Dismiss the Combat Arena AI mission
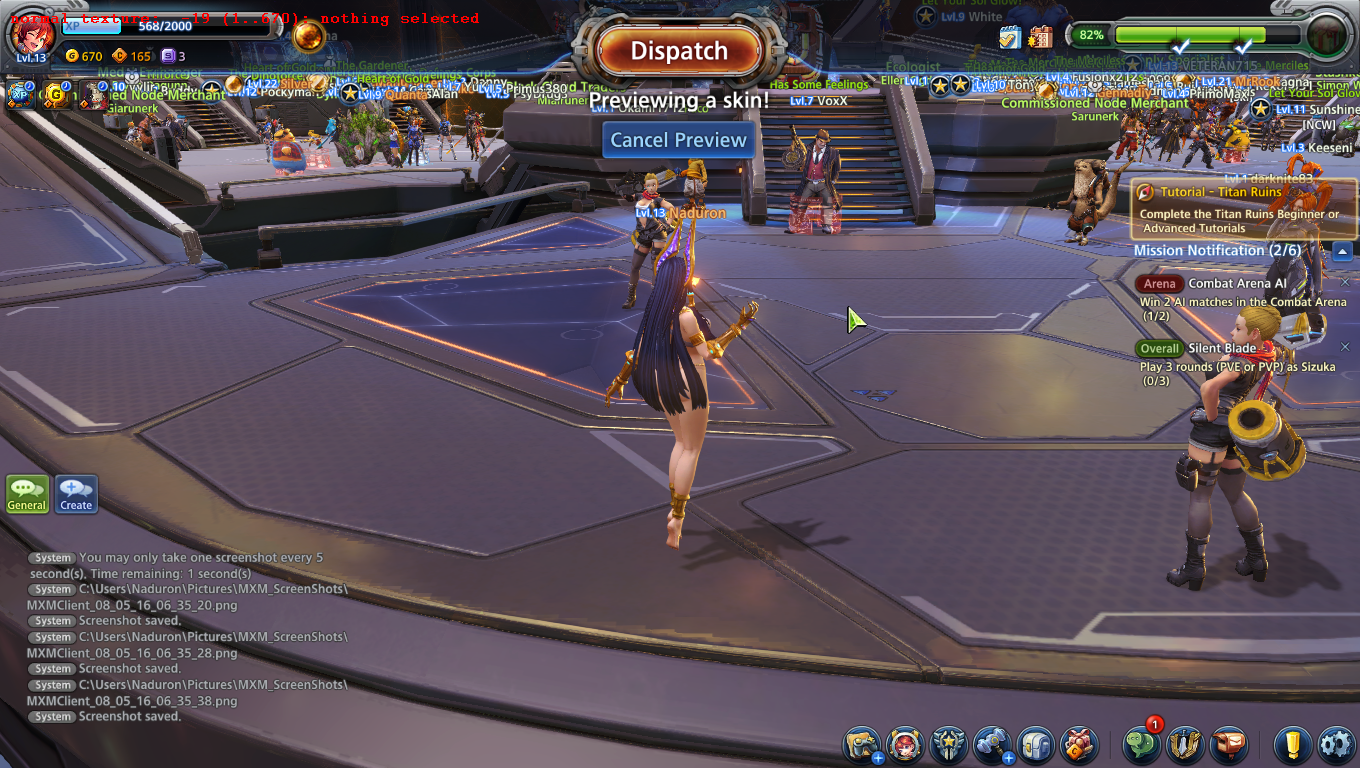This screenshot has height=768, width=1360. point(1345,283)
